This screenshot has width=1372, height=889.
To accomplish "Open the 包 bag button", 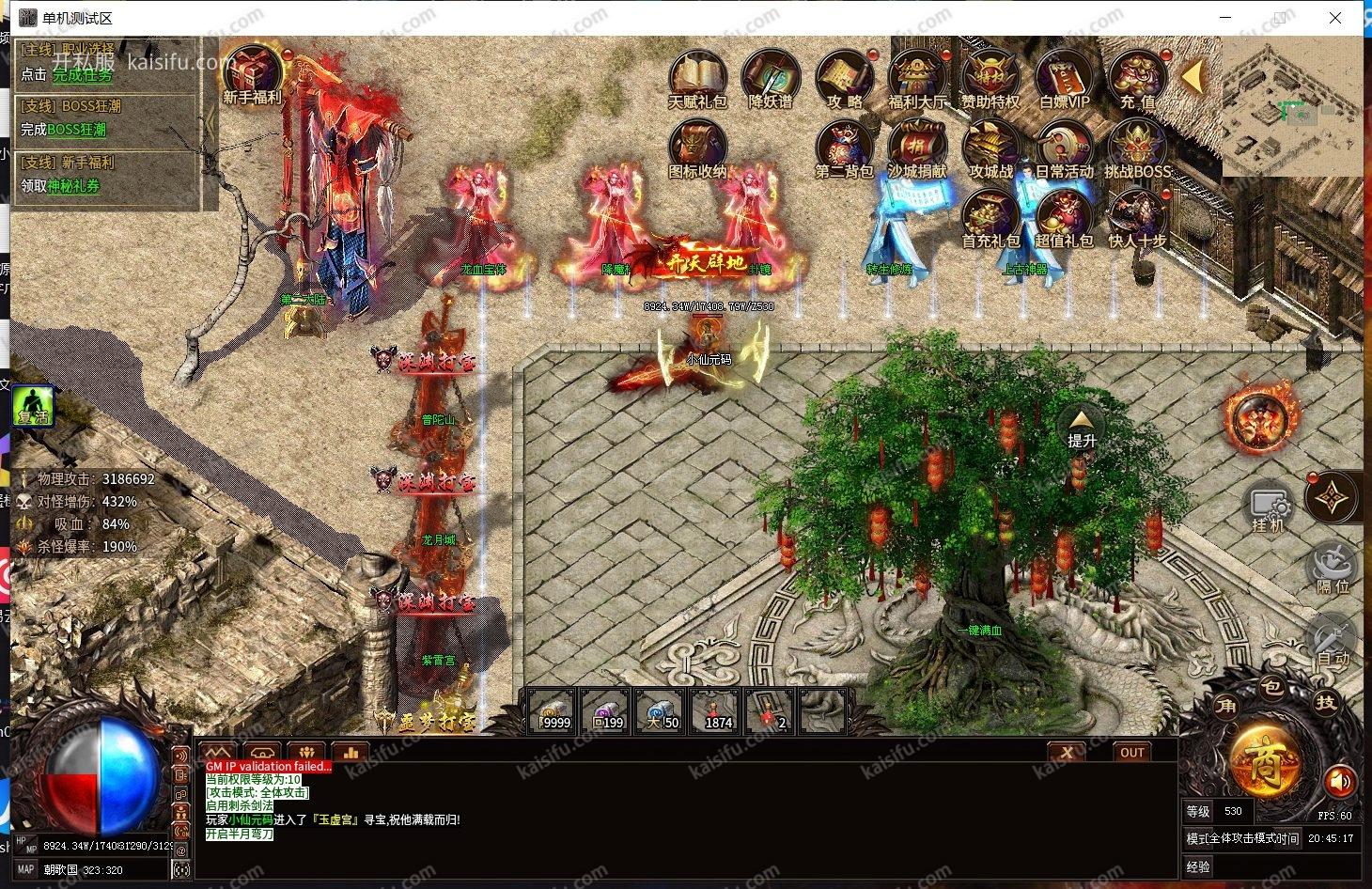I will [x=1271, y=687].
